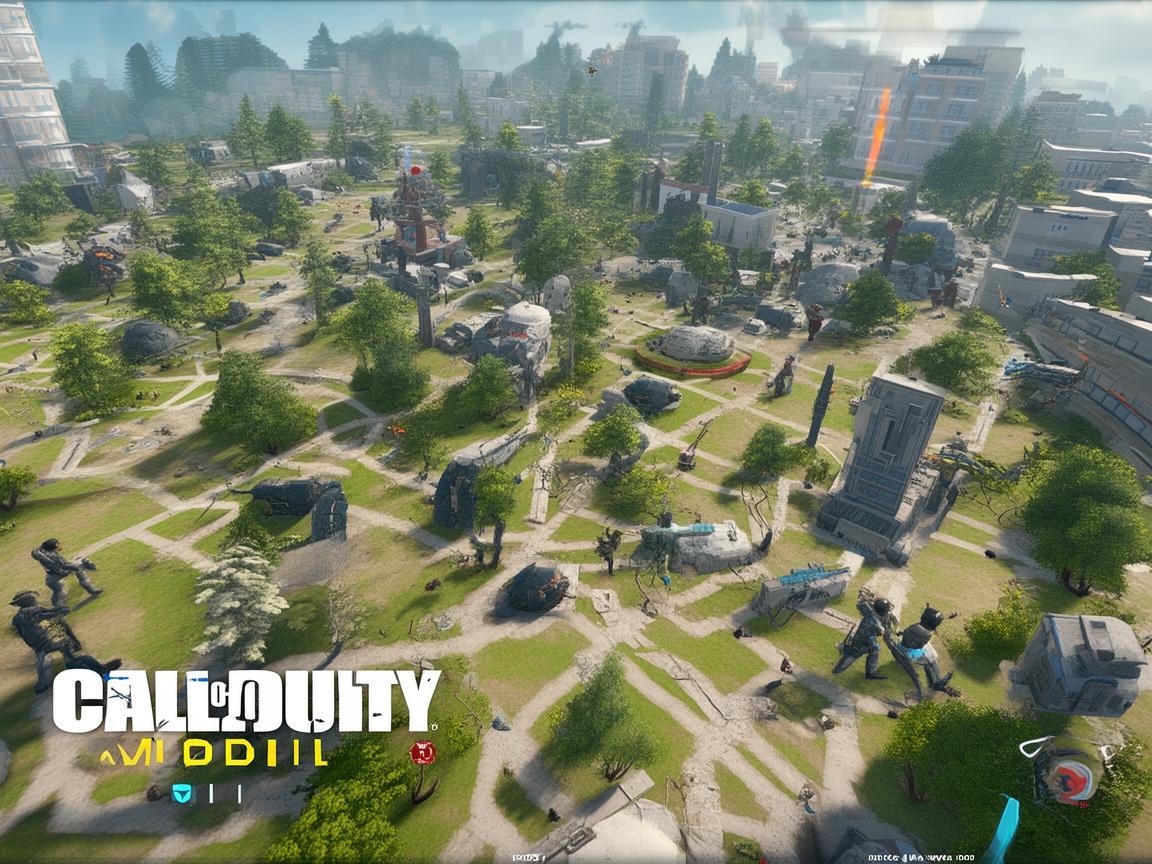Viewport: 1152px width, 864px height.
Task: Select the red badge icon beside the logo
Action: (x=422, y=753)
